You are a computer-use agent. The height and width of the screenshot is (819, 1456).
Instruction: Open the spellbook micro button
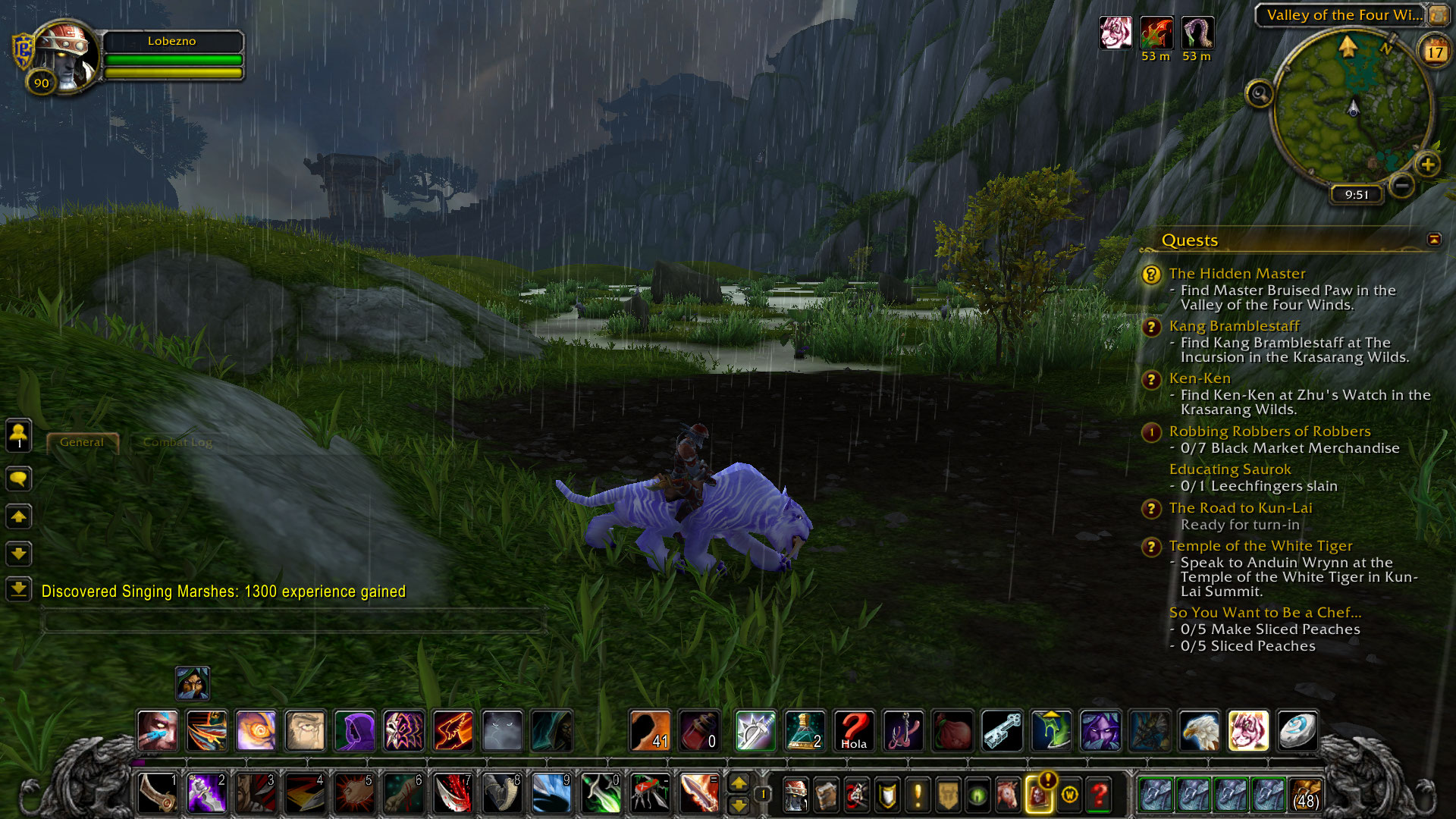(826, 795)
